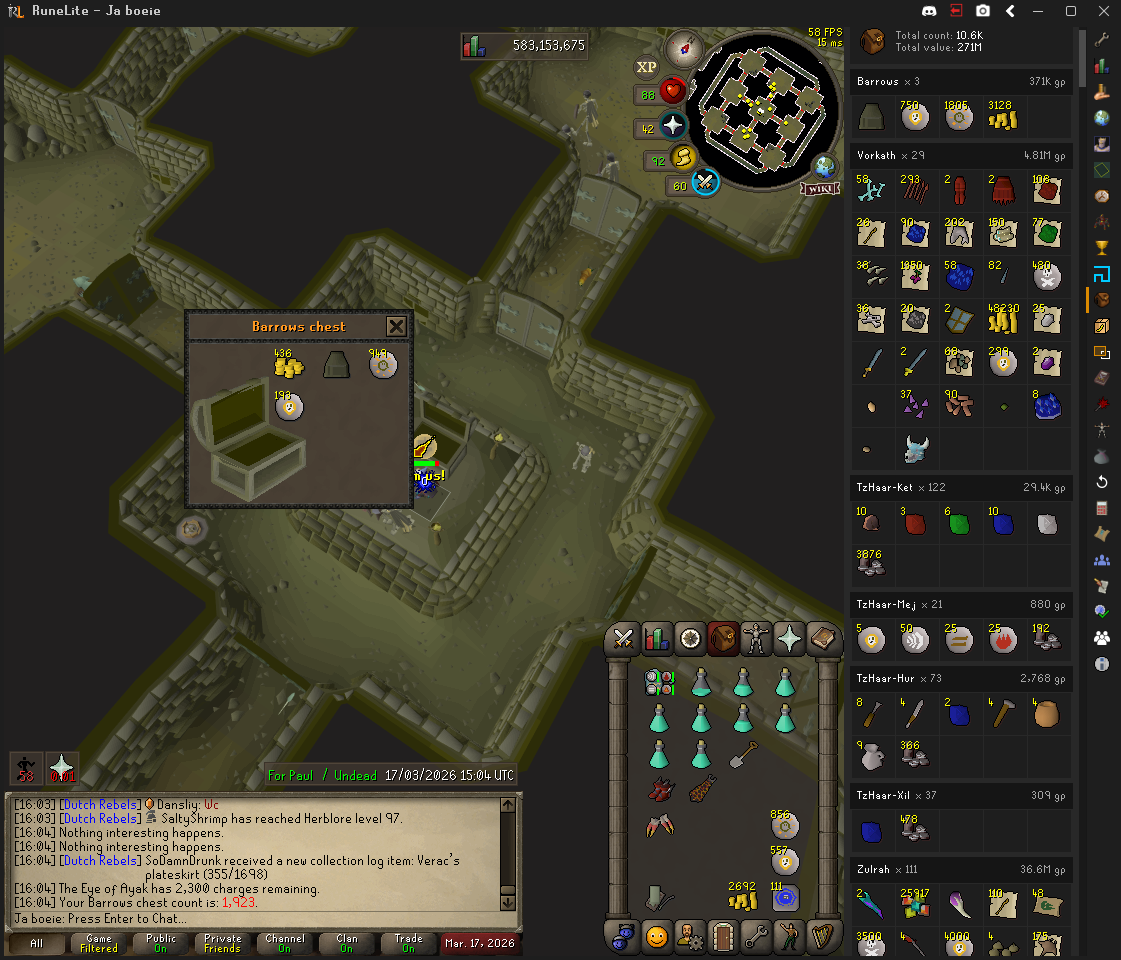Image resolution: width=1121 pixels, height=960 pixels.
Task: Activate quick-prayers orb
Action: (673, 127)
